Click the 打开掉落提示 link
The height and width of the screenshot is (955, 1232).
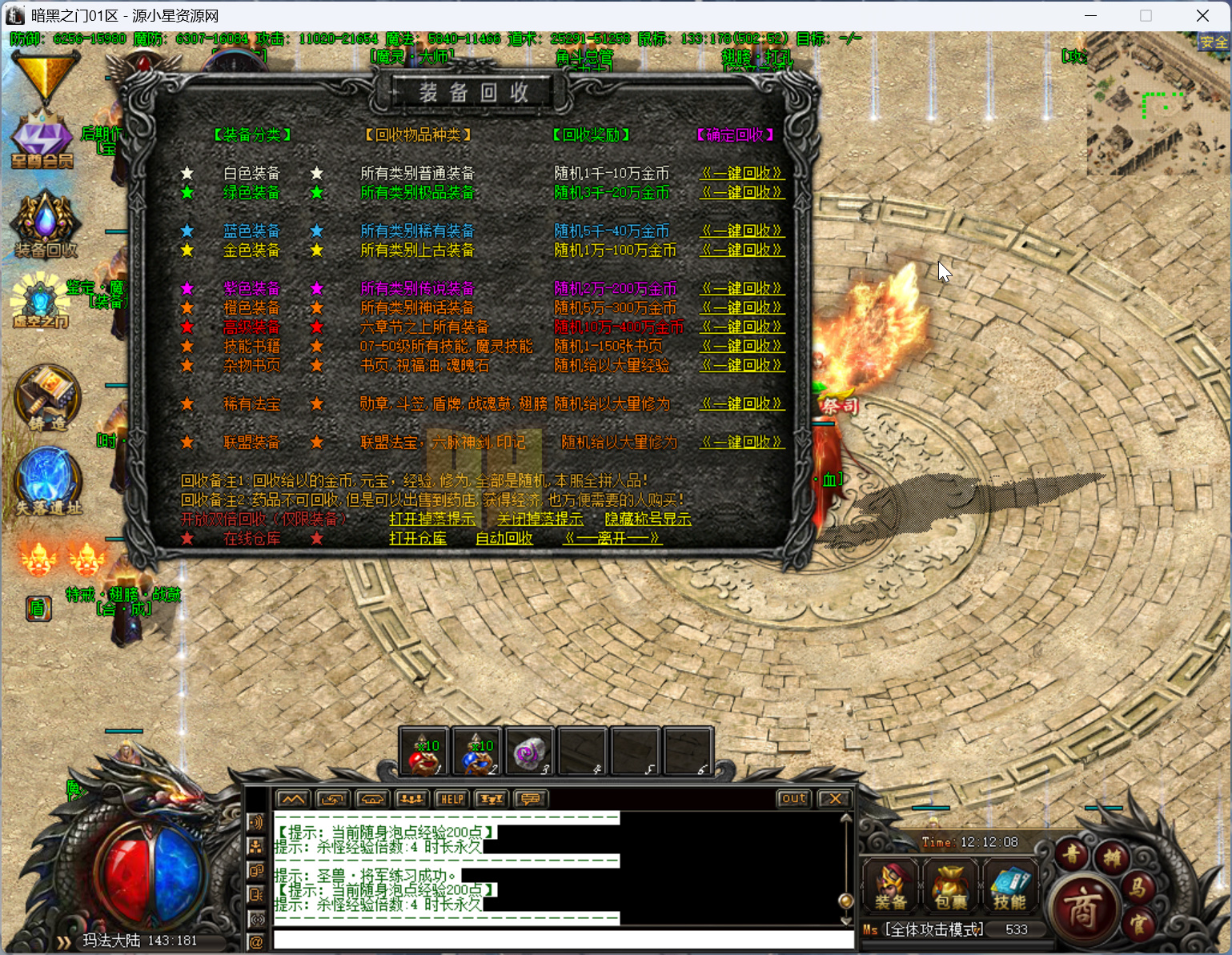(432, 519)
